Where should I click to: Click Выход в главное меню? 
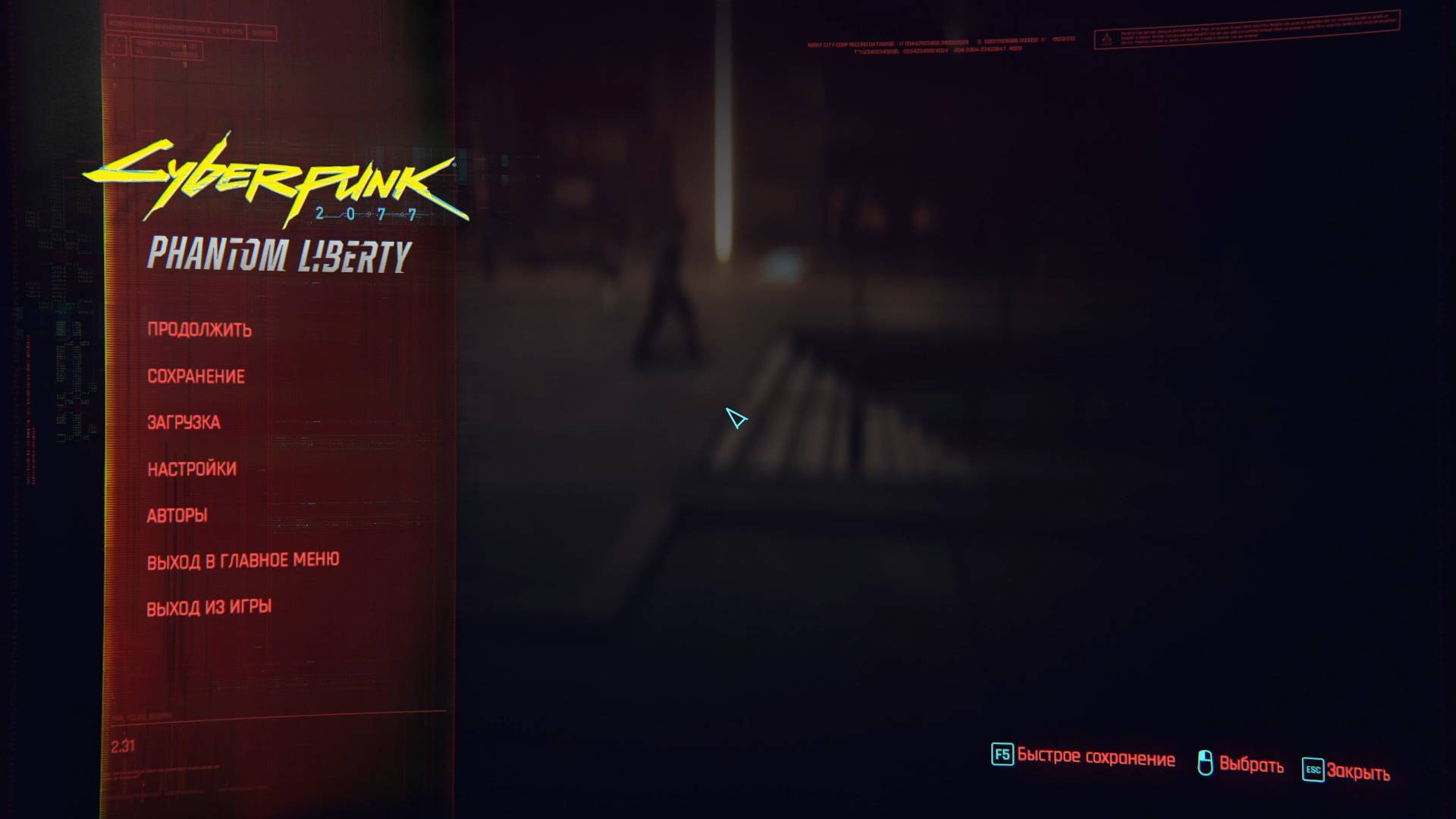244,559
